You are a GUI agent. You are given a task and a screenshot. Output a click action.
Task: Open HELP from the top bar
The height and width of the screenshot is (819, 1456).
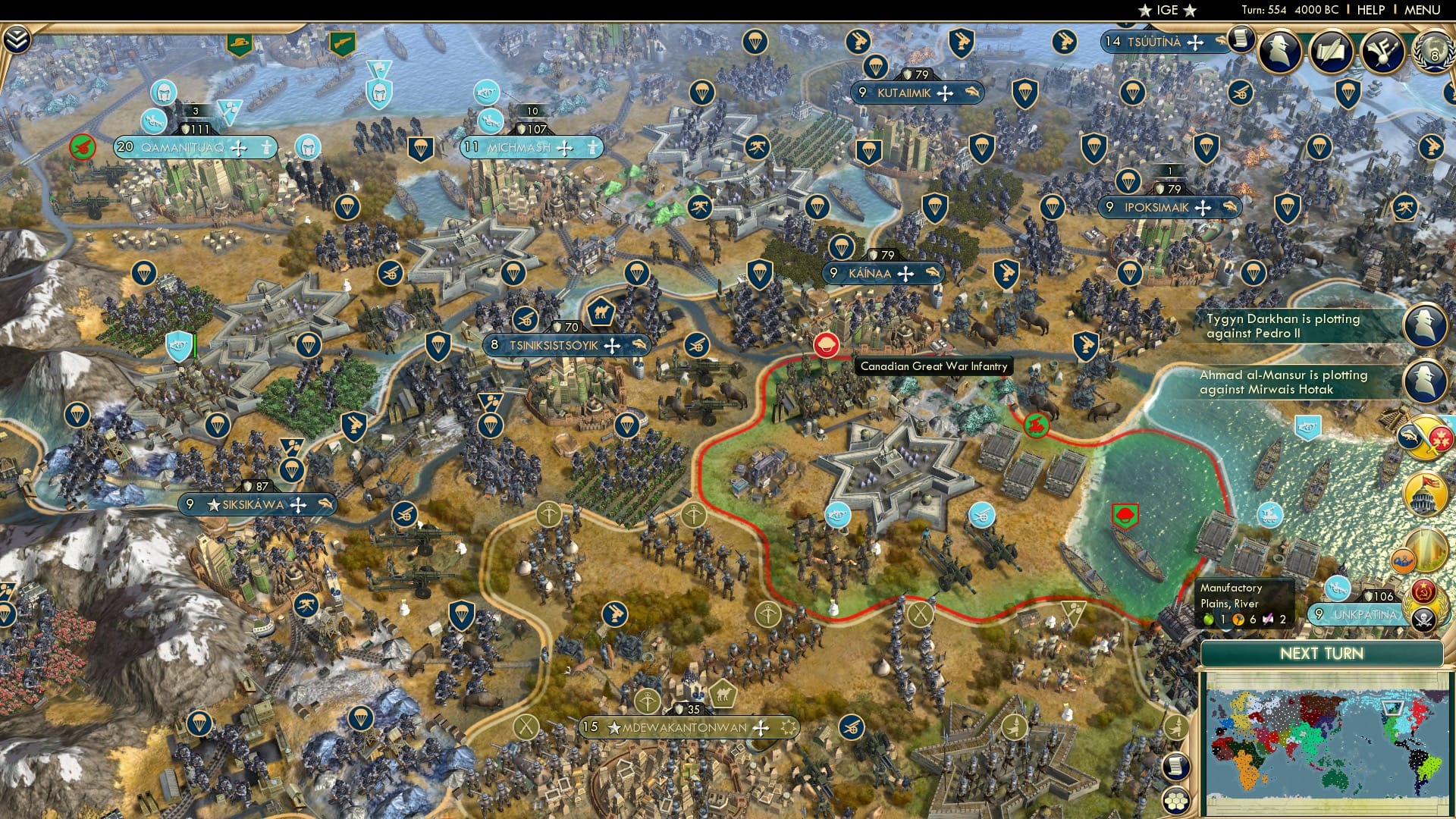[x=1371, y=9]
